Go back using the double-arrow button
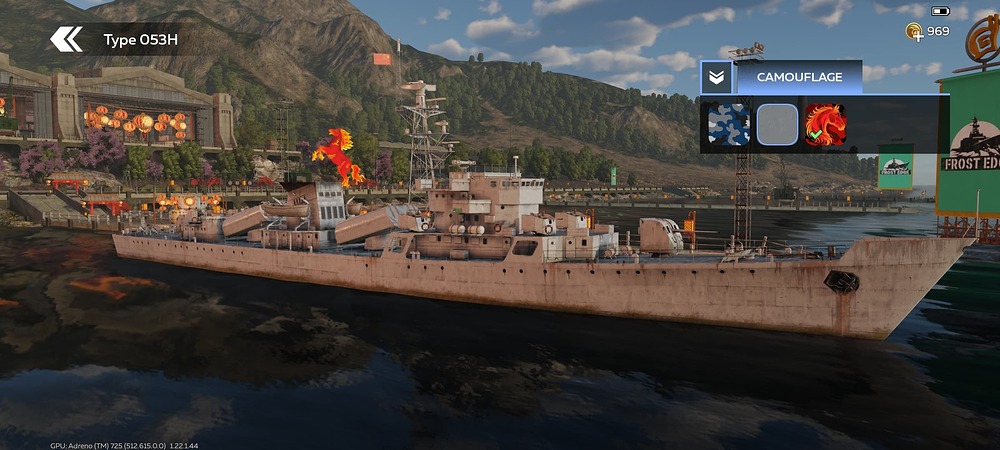The height and width of the screenshot is (450, 1000). coord(67,40)
